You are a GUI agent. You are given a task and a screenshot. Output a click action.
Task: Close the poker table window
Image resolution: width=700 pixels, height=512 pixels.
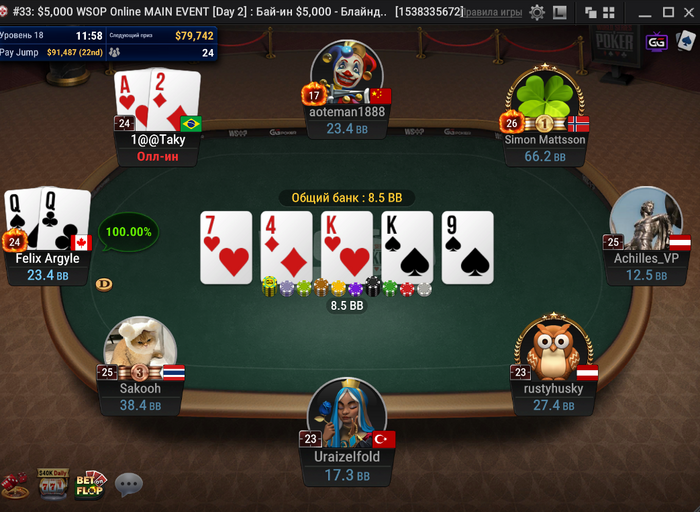[686, 13]
